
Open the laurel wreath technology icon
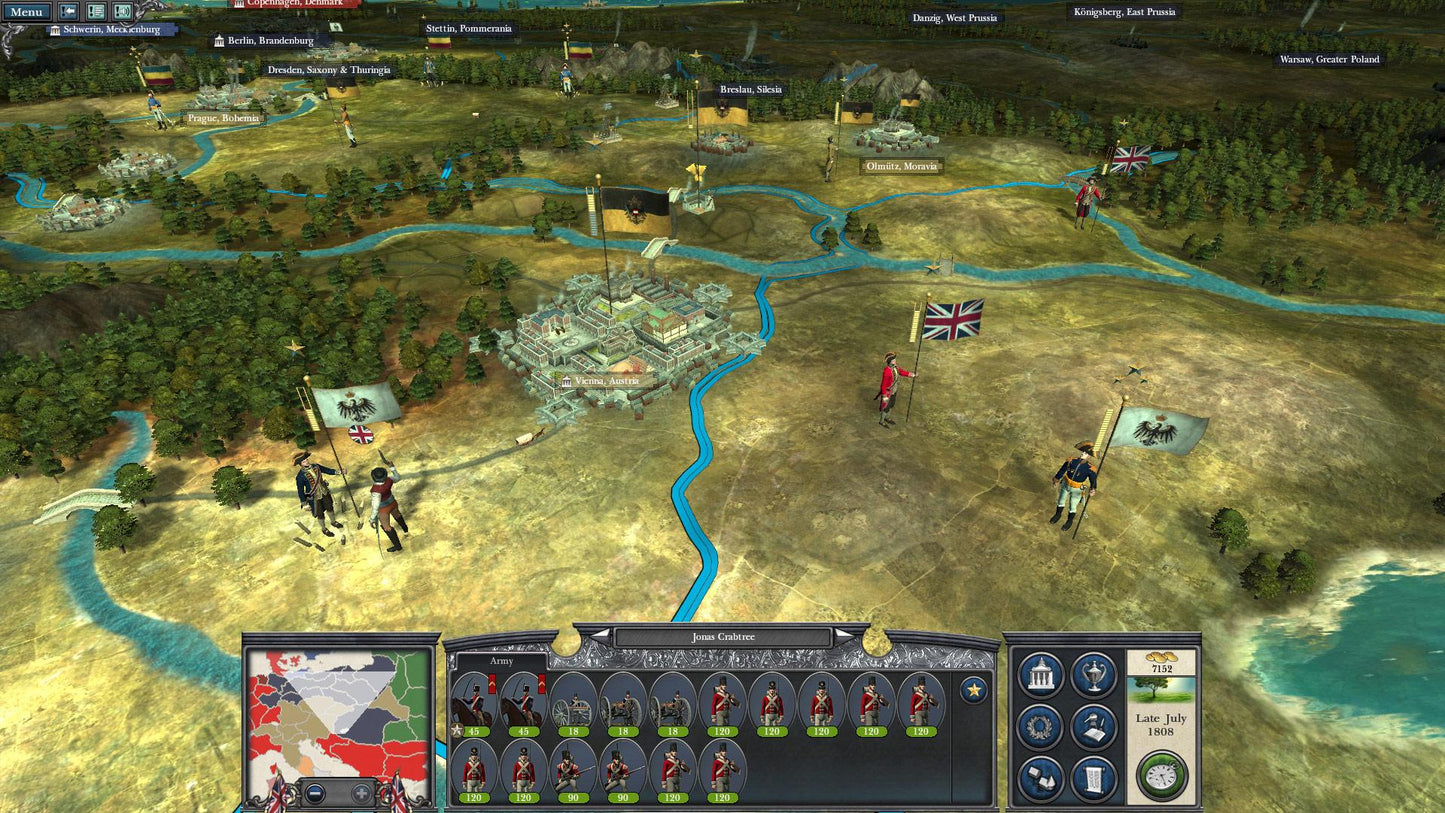pos(1039,724)
